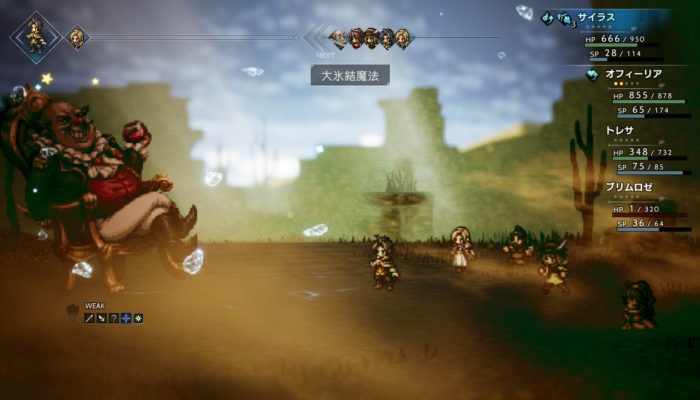Click the white-haired portrait in NEXT turn queue

pos(338,39)
